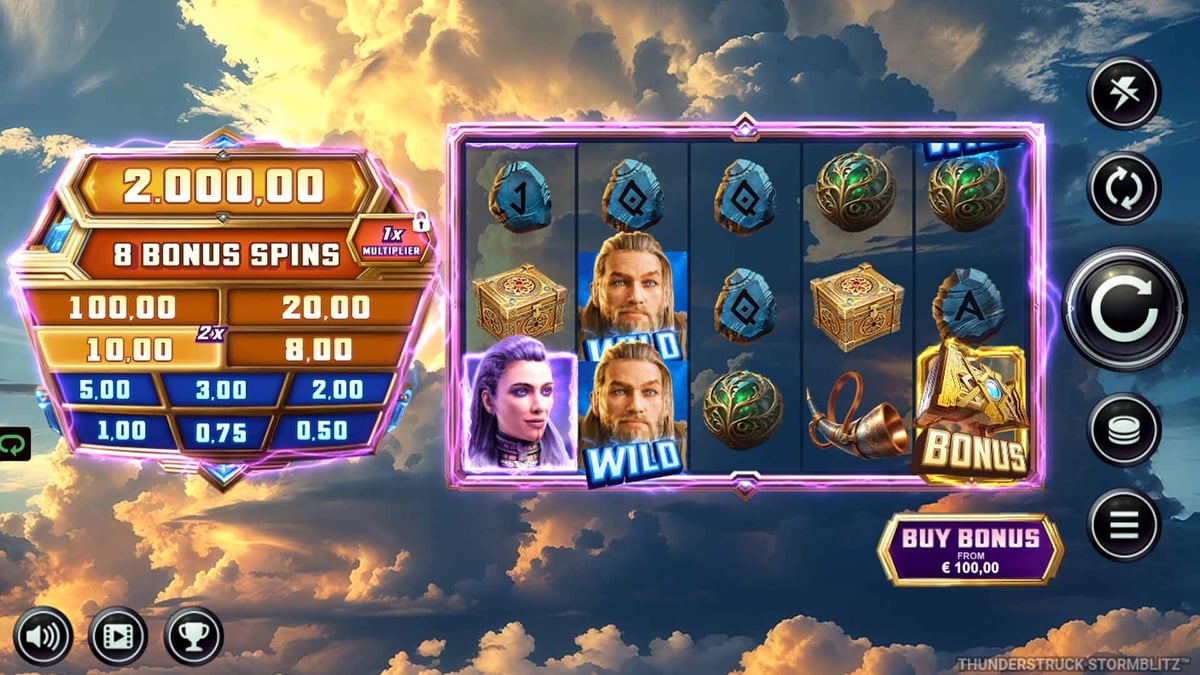Open bet settings with the coin stack button
Viewport: 1200px width, 675px height.
1124,429
